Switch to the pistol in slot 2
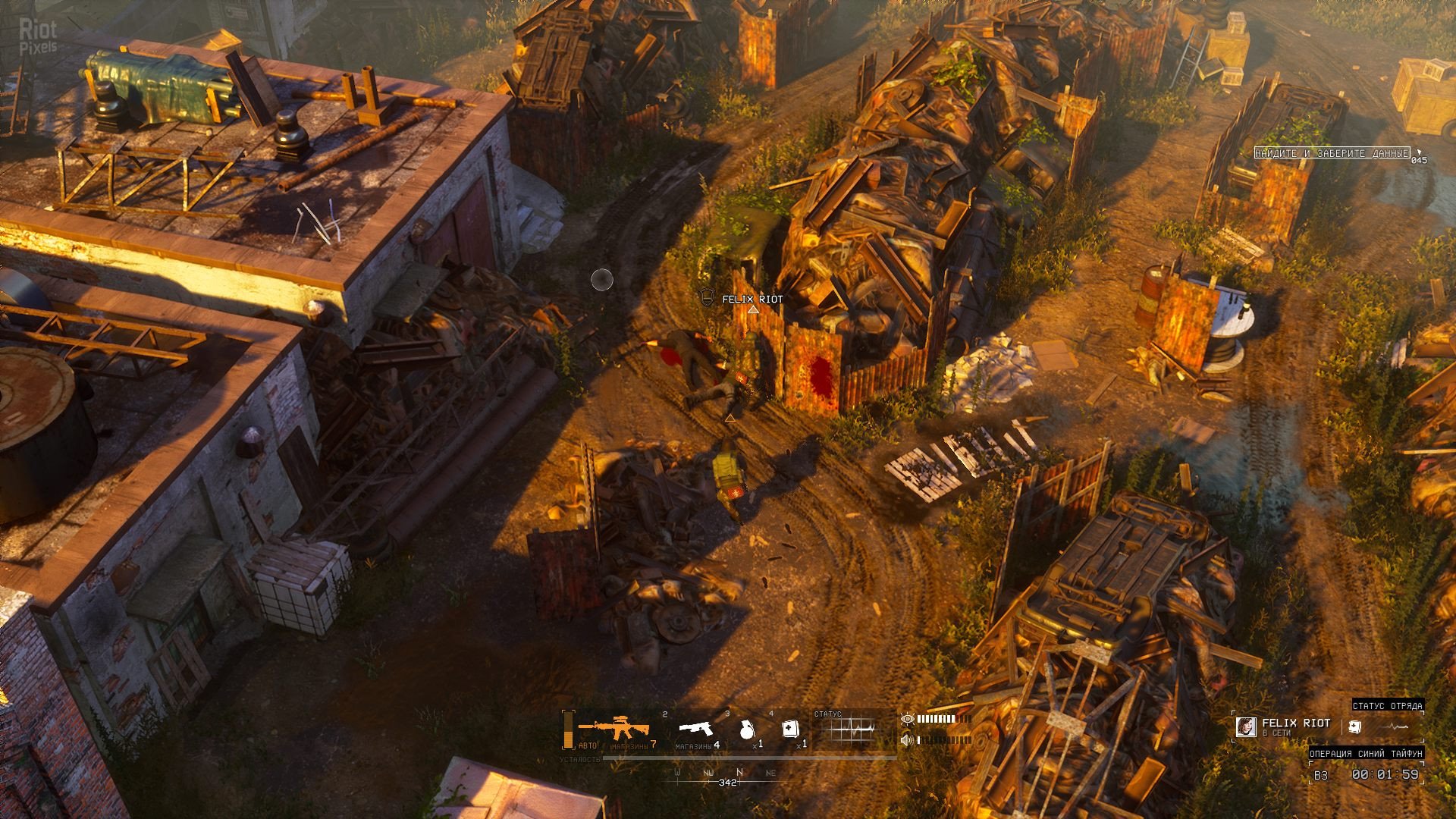Viewport: 1456px width, 819px height. click(695, 729)
